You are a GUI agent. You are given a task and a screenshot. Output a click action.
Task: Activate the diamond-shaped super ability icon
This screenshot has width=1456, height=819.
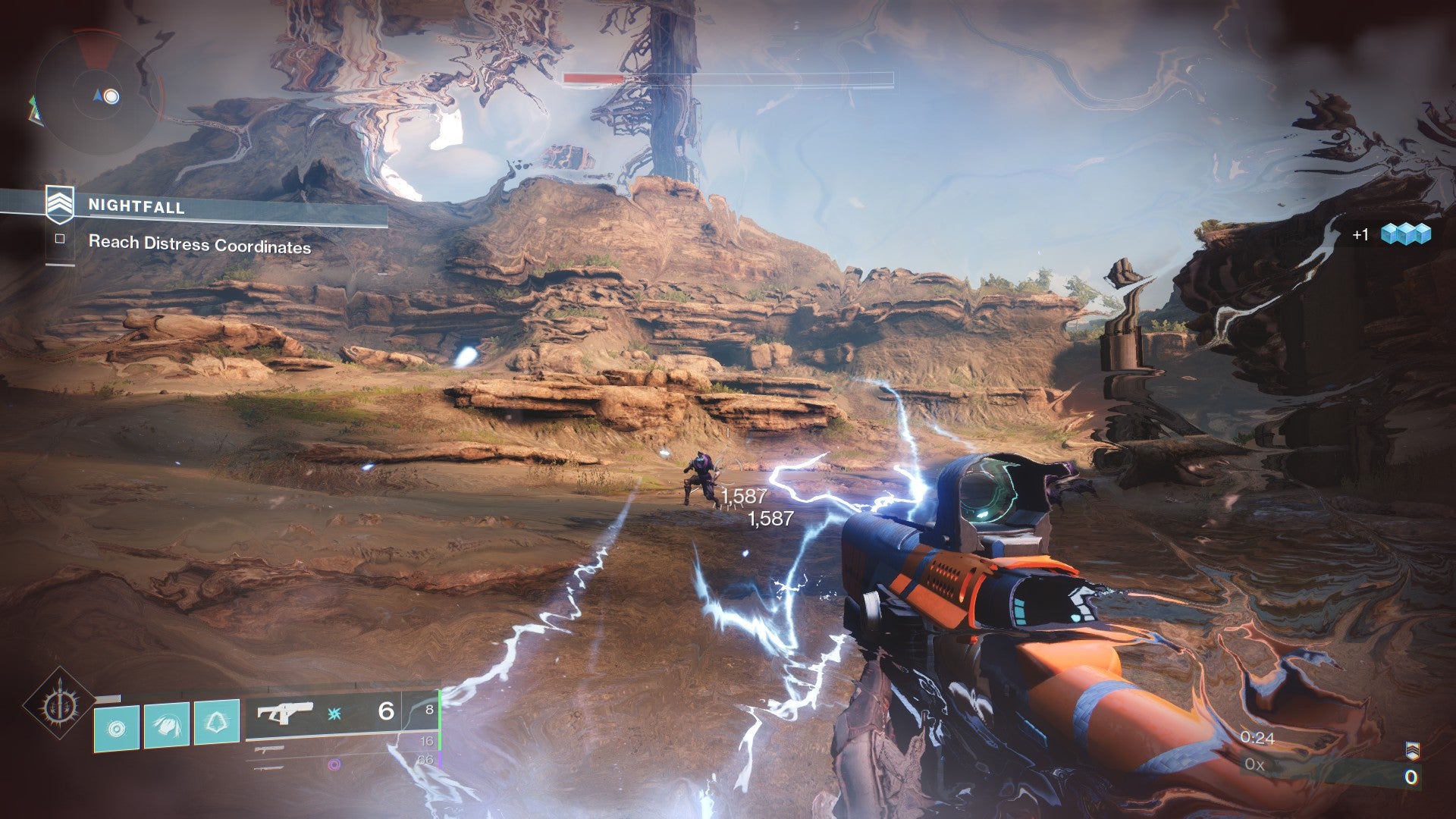(58, 705)
